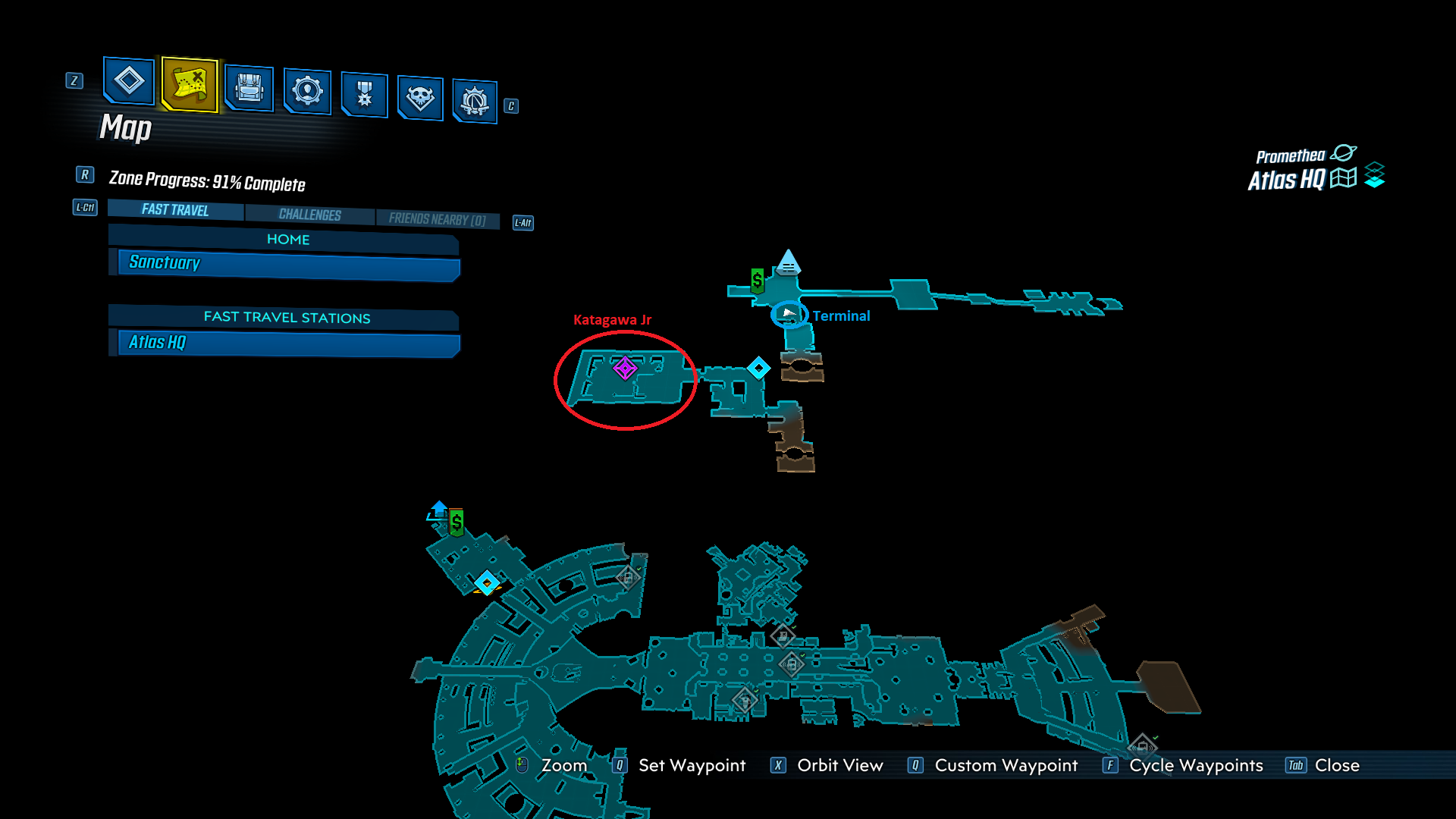Select the folded map icon near Atlas HQ
The height and width of the screenshot is (819, 1456).
(x=1343, y=178)
